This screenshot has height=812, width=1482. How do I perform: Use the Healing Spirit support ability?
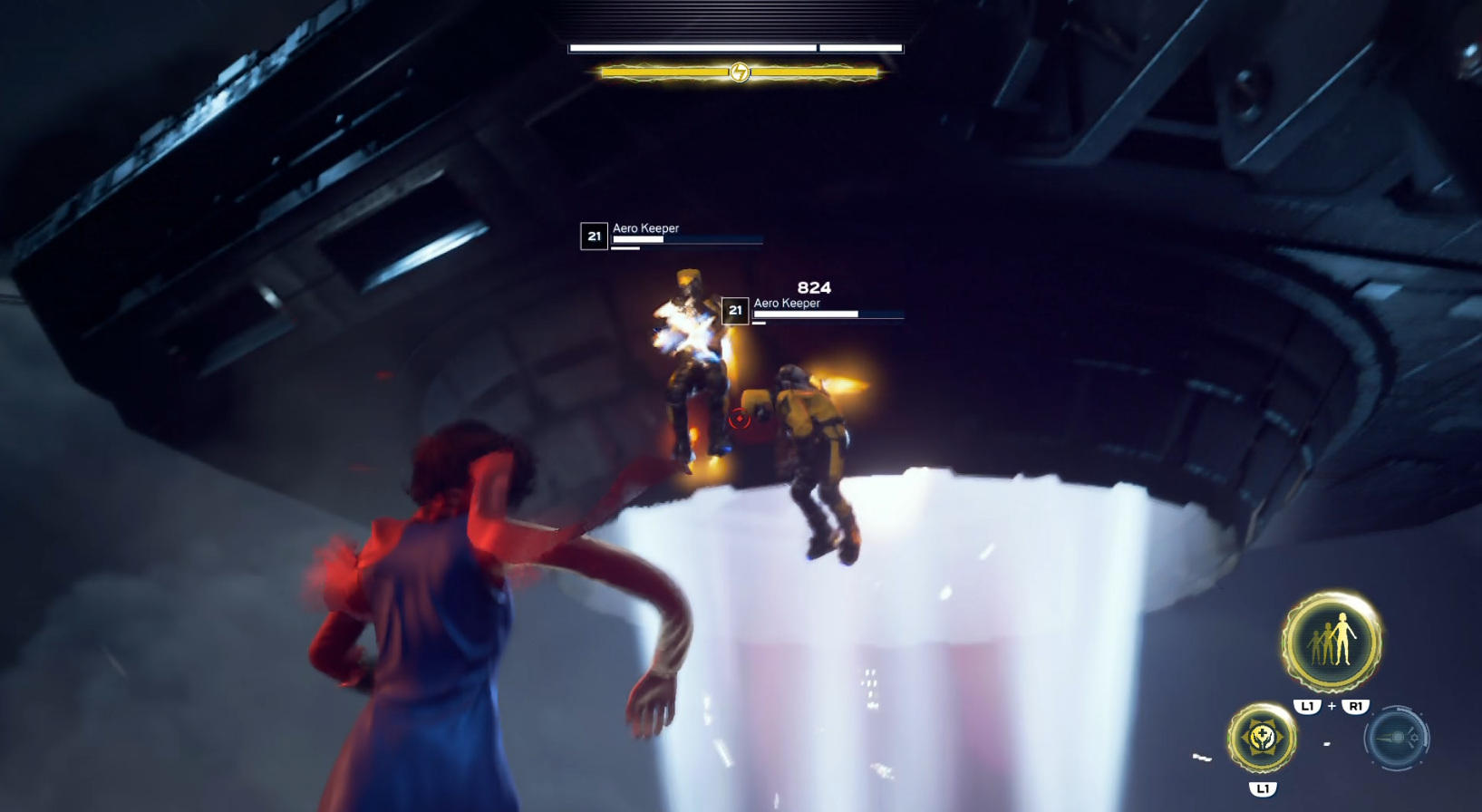click(1262, 739)
